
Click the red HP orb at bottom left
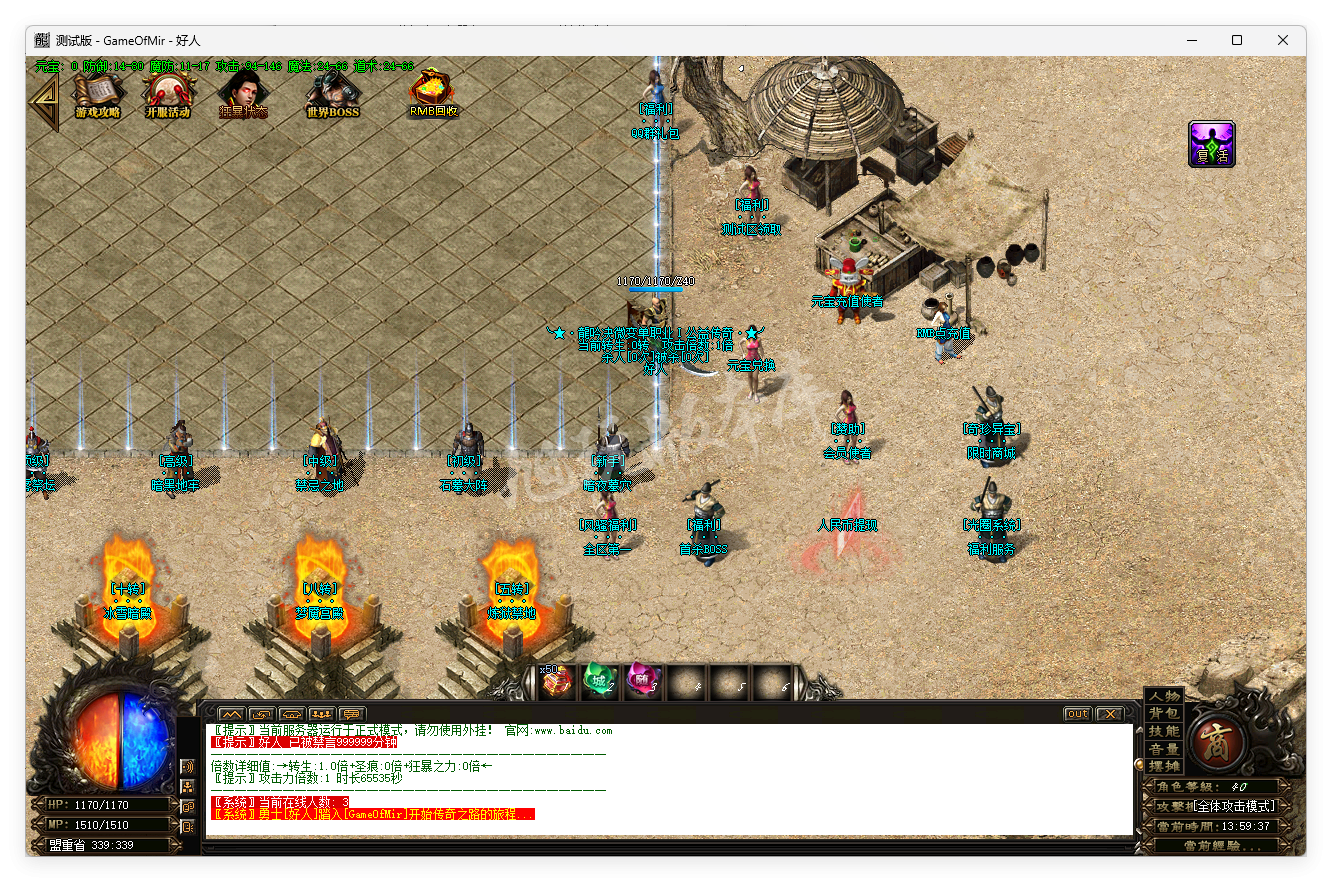click(x=100, y=740)
